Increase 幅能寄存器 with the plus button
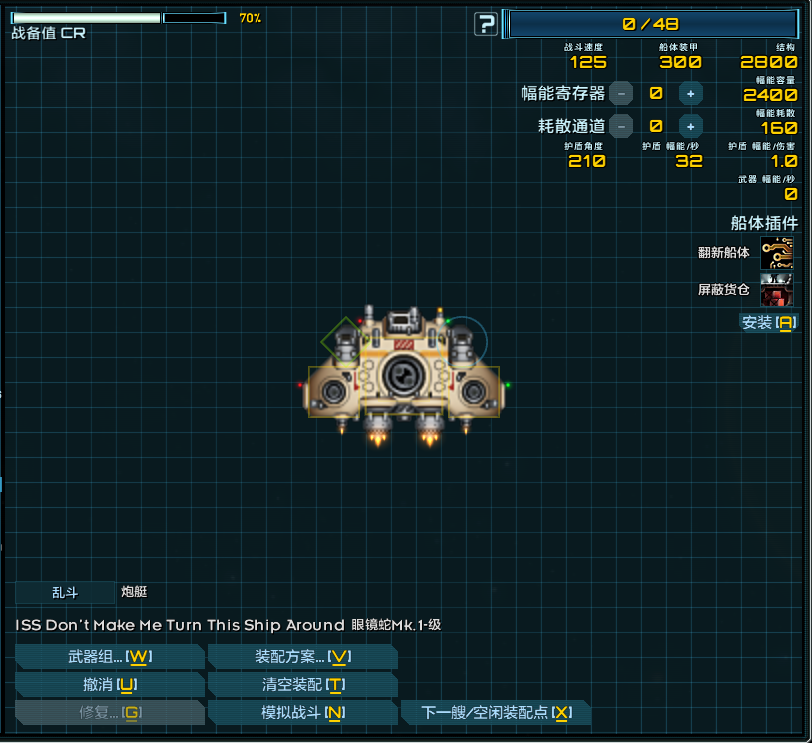 690,93
